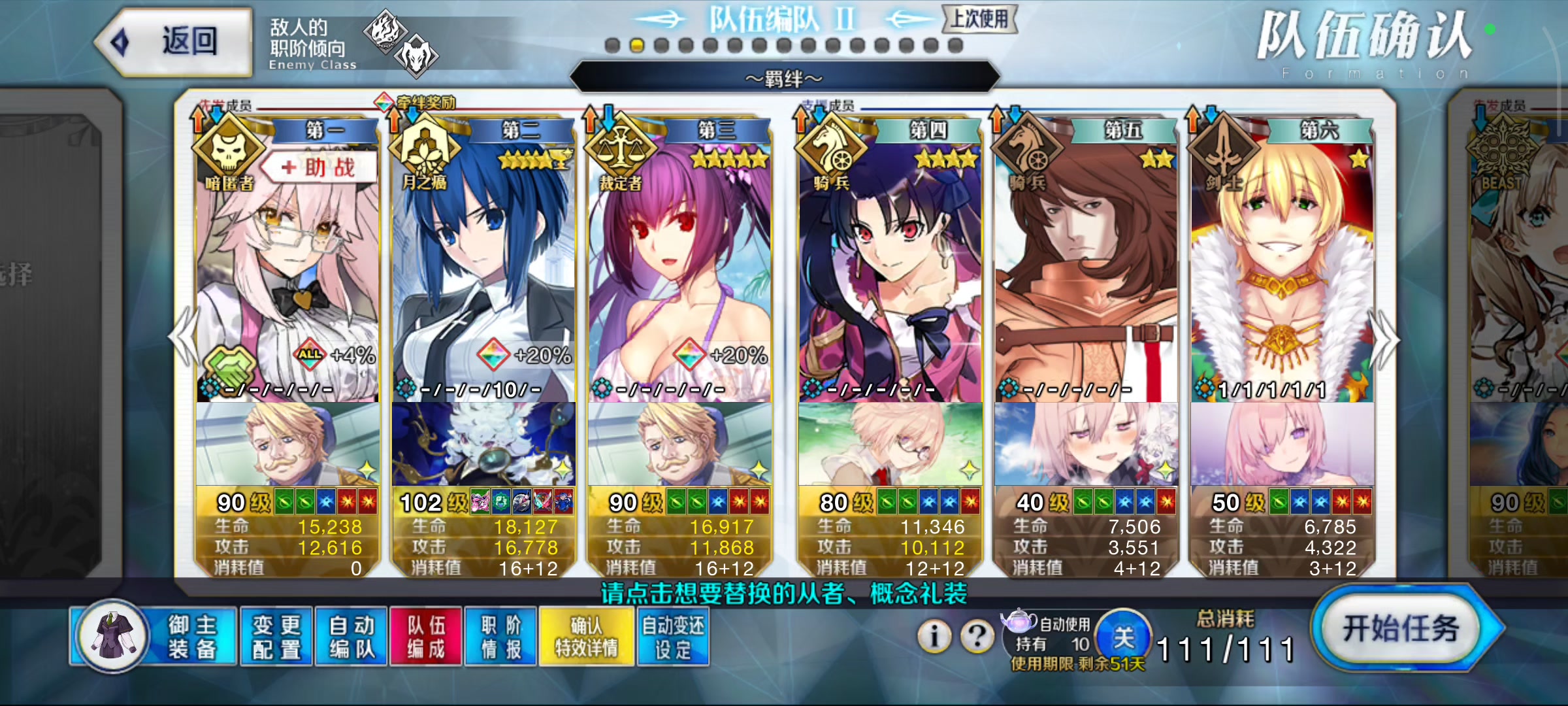Start the quest with 开始任务

(x=1405, y=629)
